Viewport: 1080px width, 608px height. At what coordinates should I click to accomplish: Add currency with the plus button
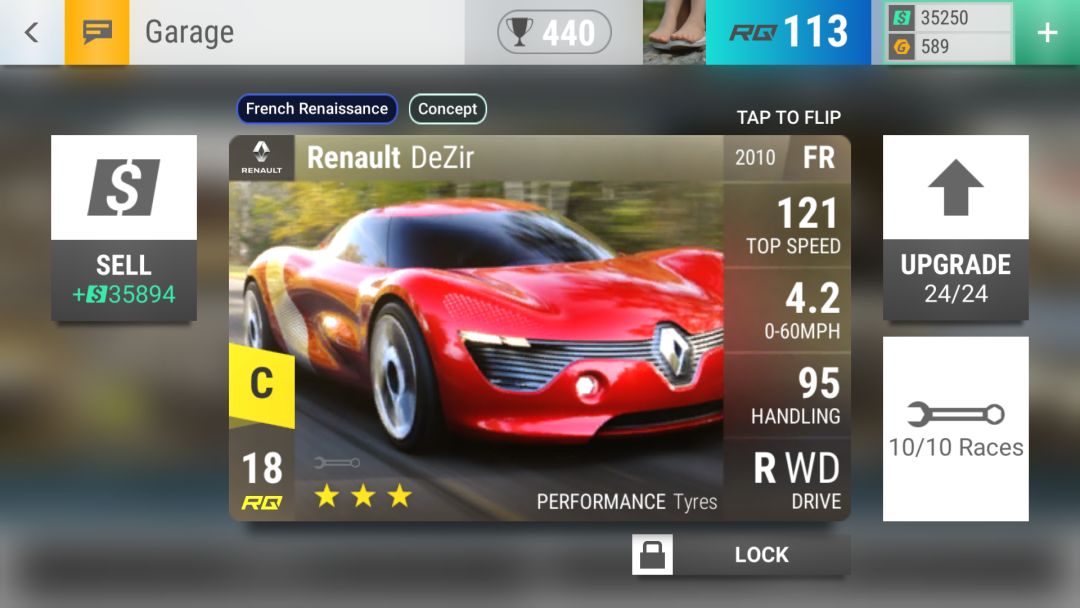(x=1047, y=32)
